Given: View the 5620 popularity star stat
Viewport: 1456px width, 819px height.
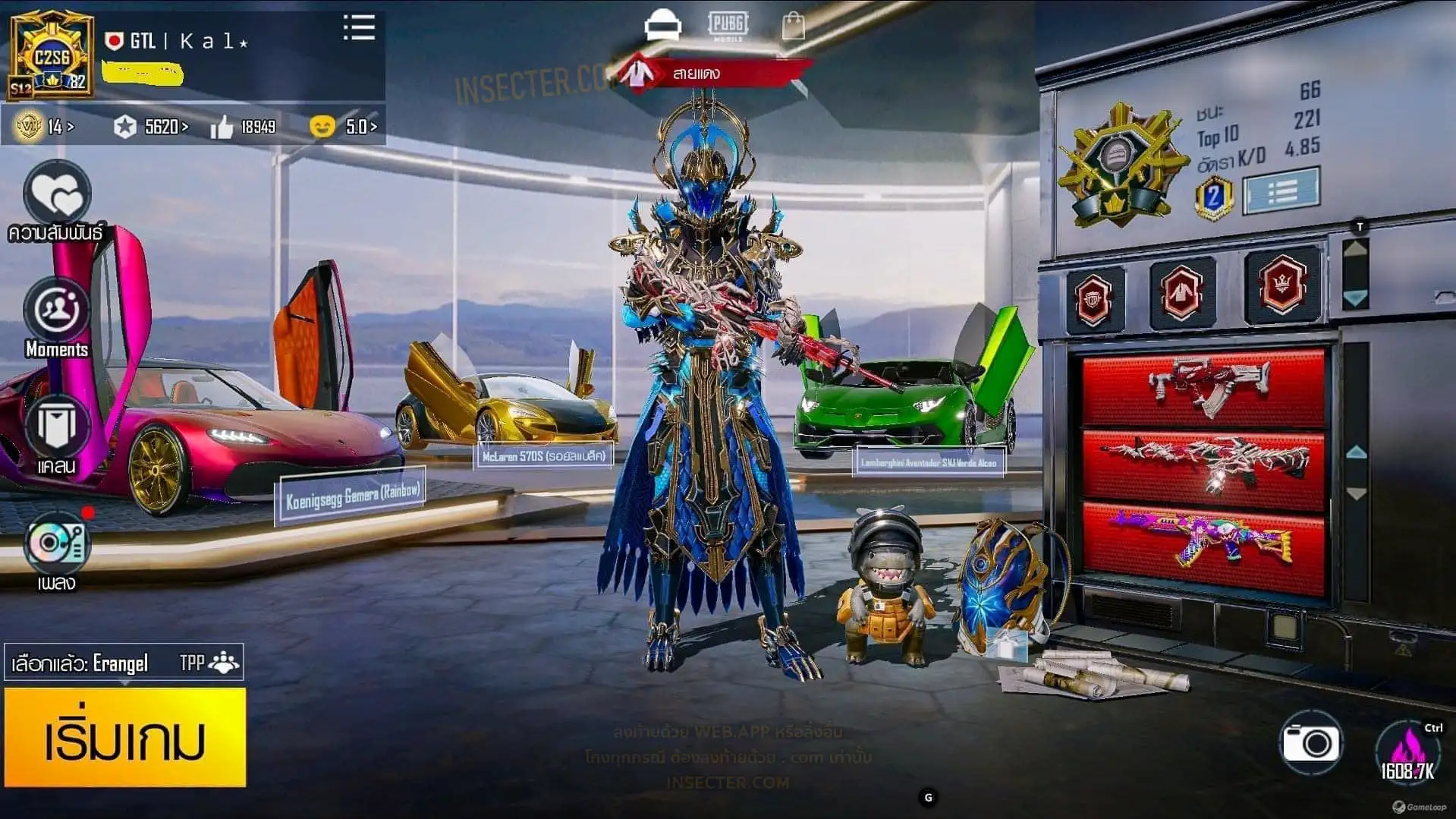Looking at the screenshot, I should (x=150, y=127).
